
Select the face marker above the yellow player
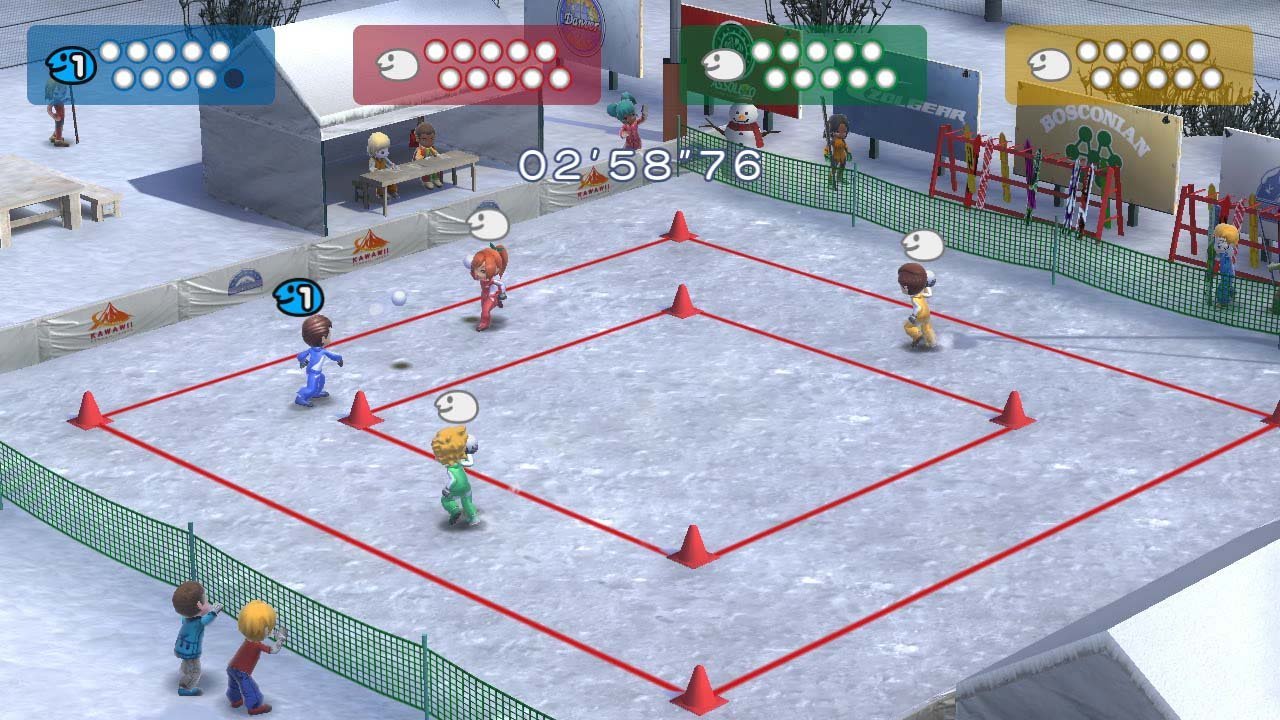tap(924, 242)
